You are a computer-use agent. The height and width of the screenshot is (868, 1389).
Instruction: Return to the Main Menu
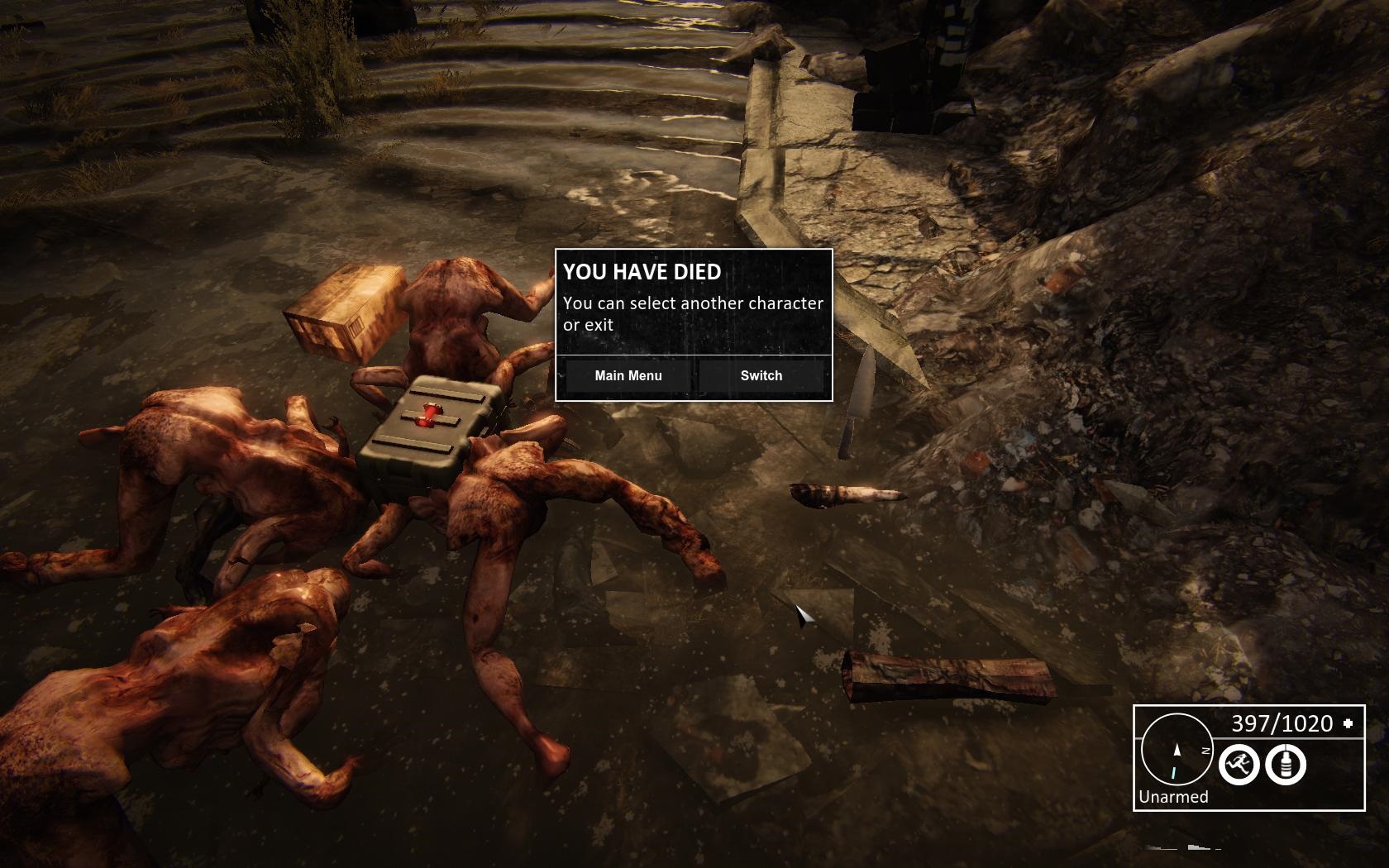[628, 376]
